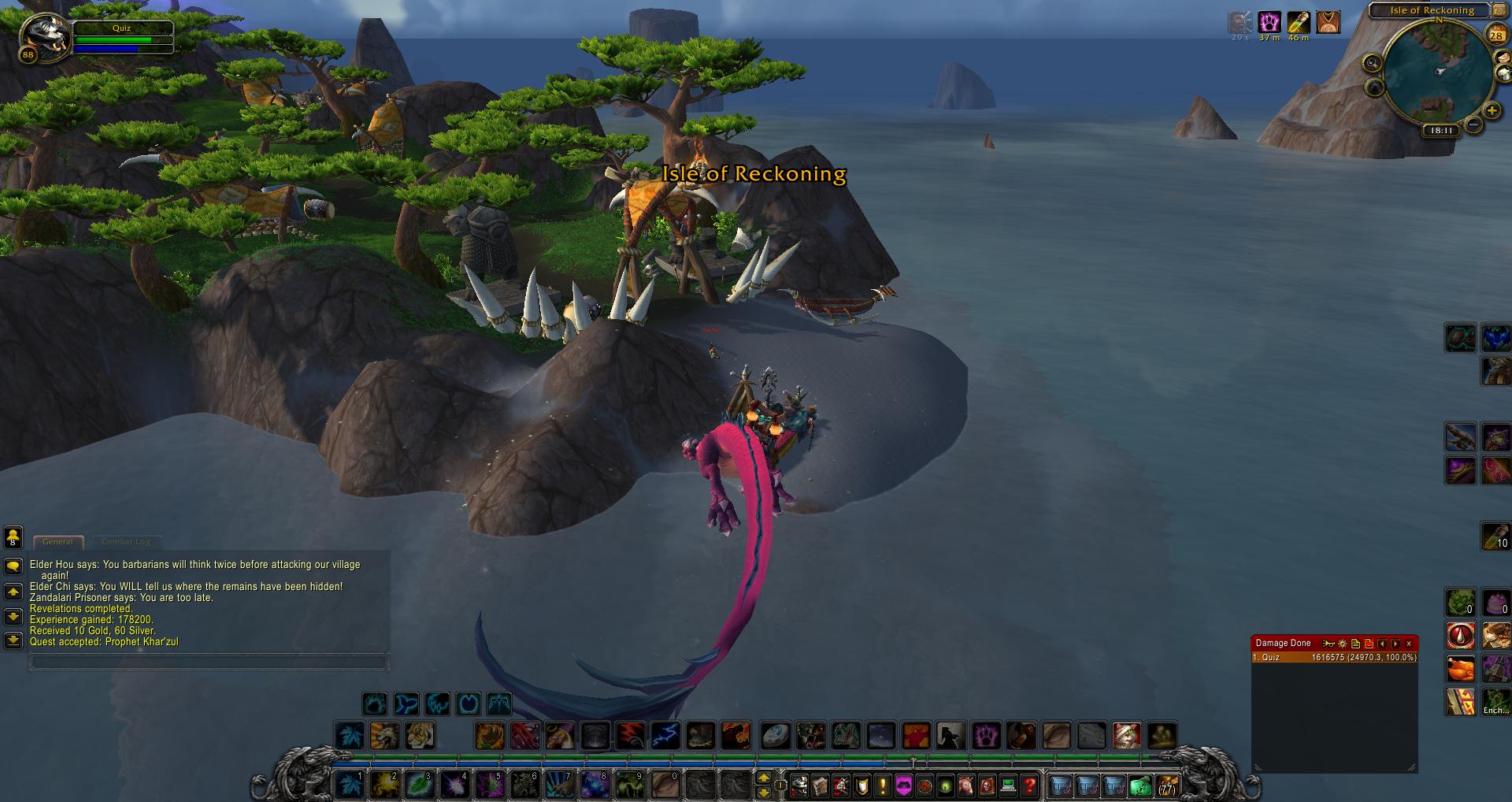Open the yellow exclamation quest log button
Image resolution: width=1512 pixels, height=802 pixels.
coord(882,785)
